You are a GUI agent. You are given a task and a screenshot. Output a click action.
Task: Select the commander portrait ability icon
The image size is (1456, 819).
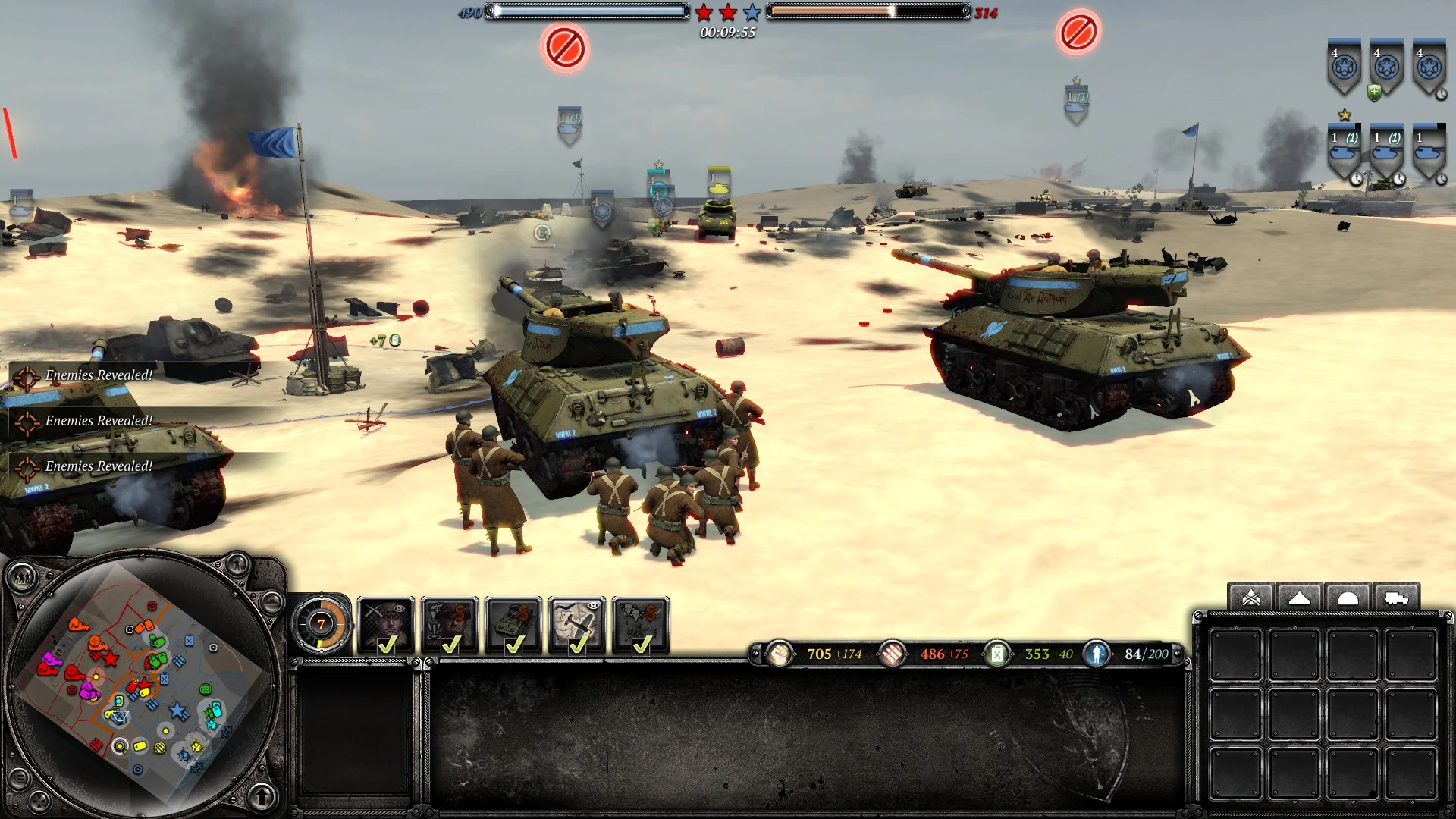pyautogui.click(x=387, y=620)
